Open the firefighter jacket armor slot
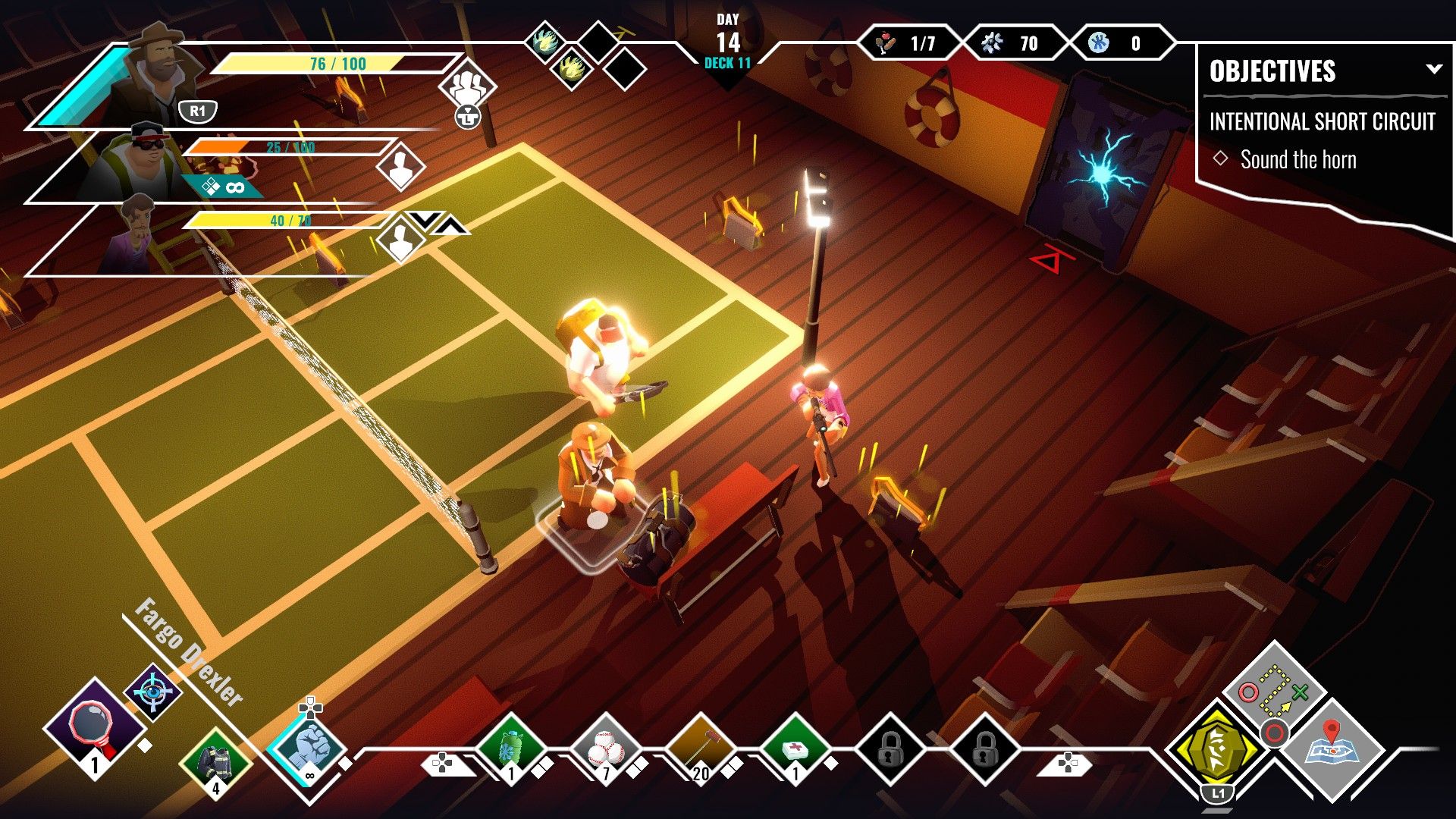 [215, 762]
